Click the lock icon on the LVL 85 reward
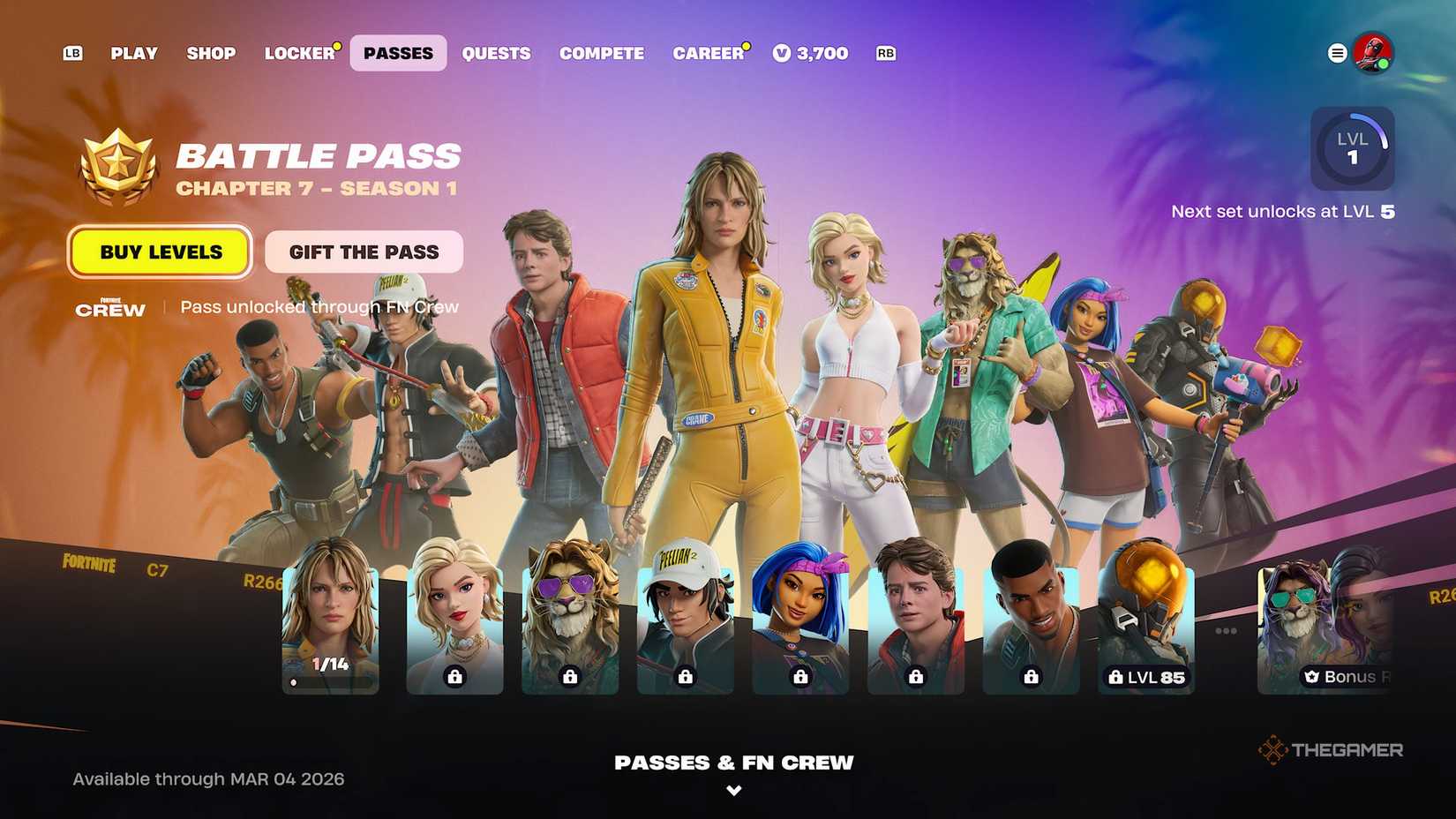Screen dimensions: 1456x819 click(1114, 677)
